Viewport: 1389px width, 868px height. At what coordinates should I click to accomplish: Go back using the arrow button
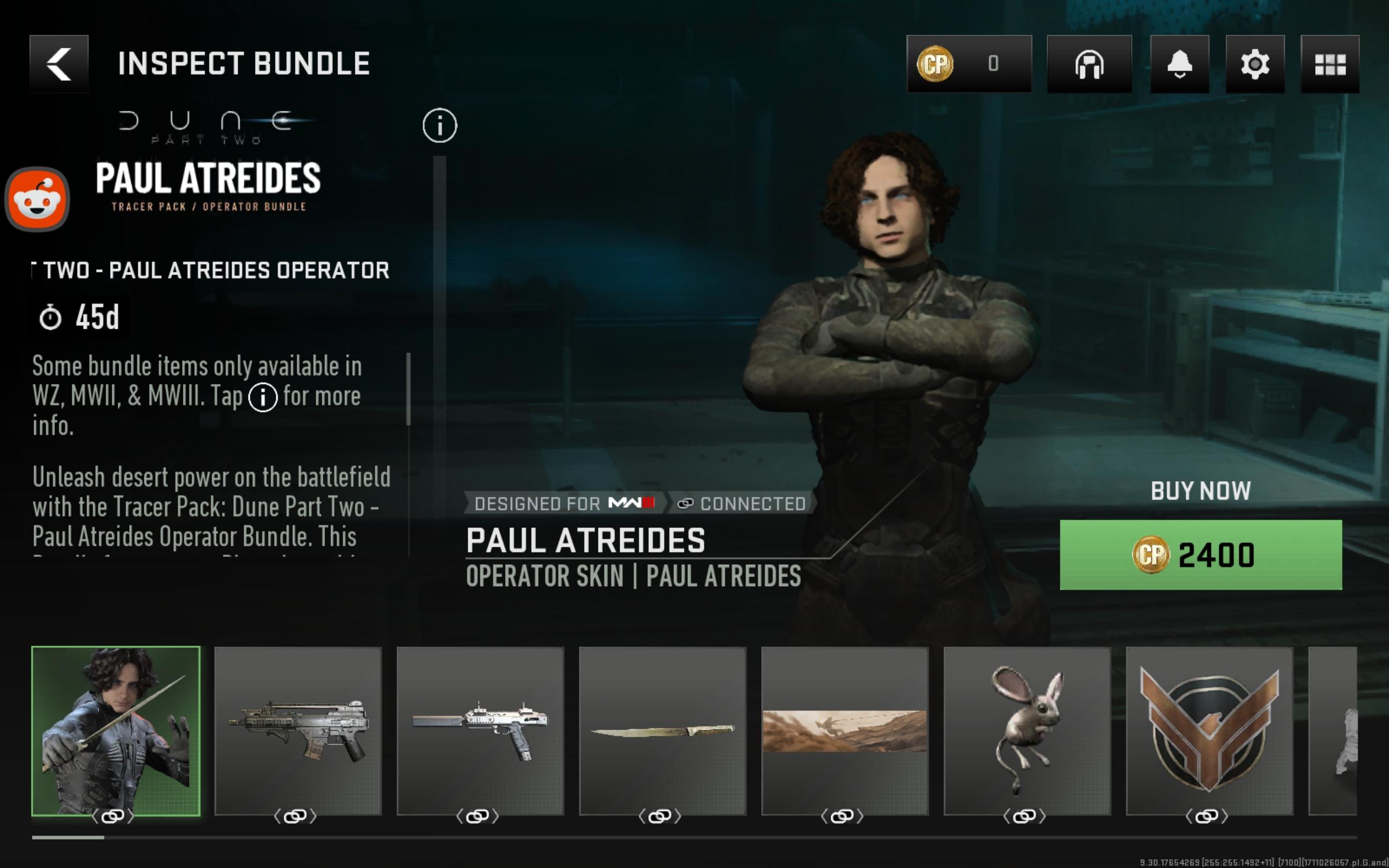coord(59,63)
